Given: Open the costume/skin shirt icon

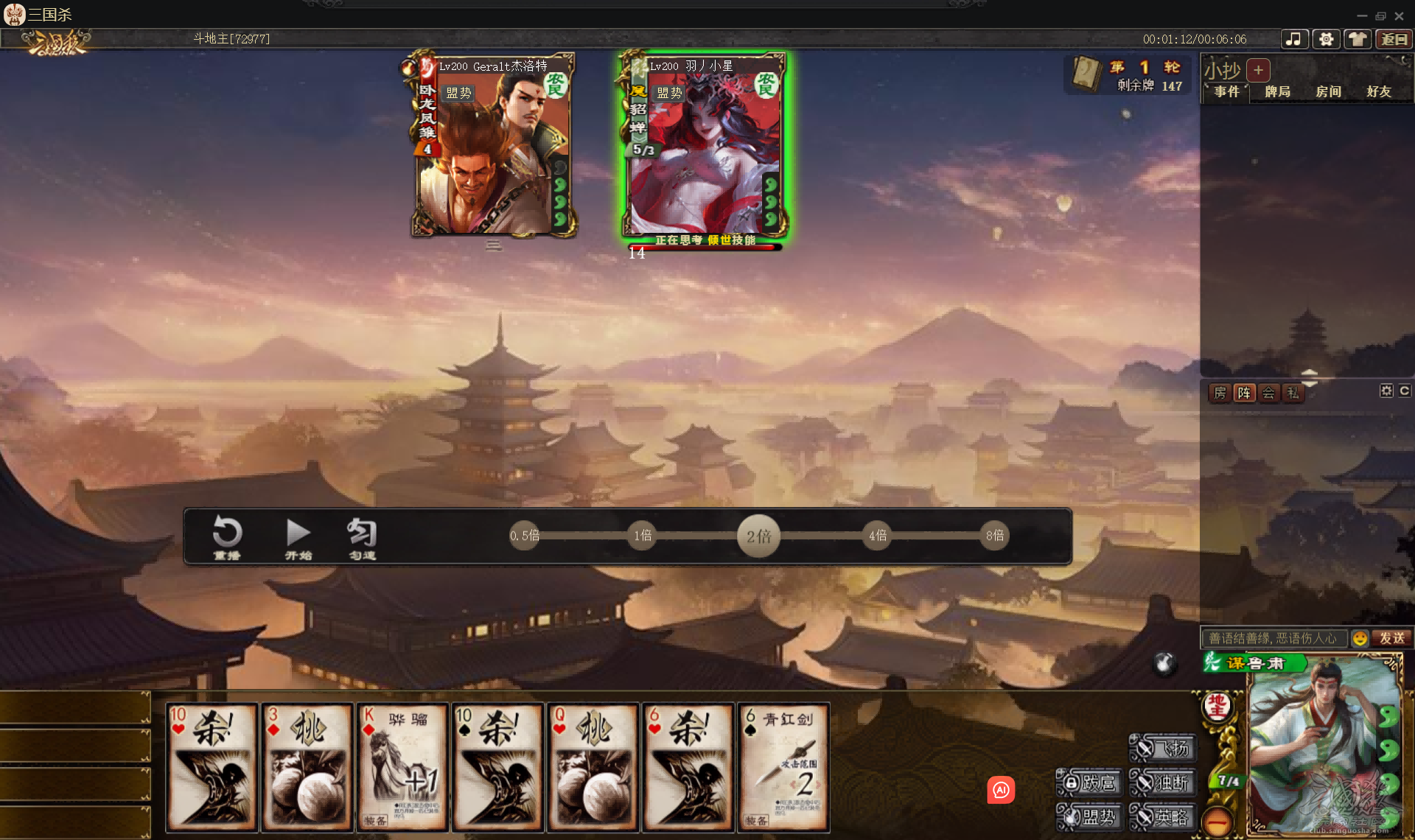Looking at the screenshot, I should 1357,39.
